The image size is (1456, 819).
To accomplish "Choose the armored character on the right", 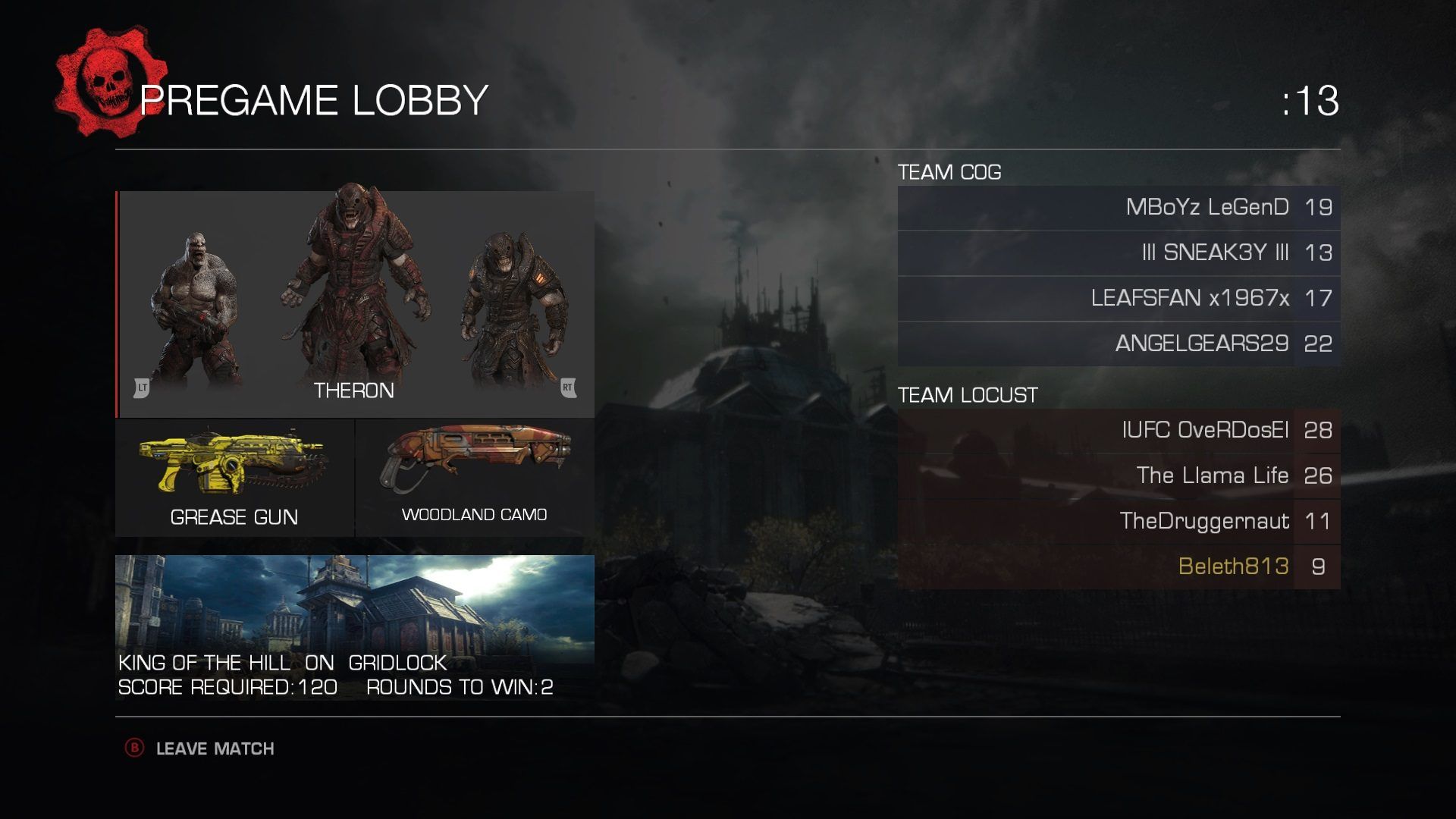I will 514,311.
